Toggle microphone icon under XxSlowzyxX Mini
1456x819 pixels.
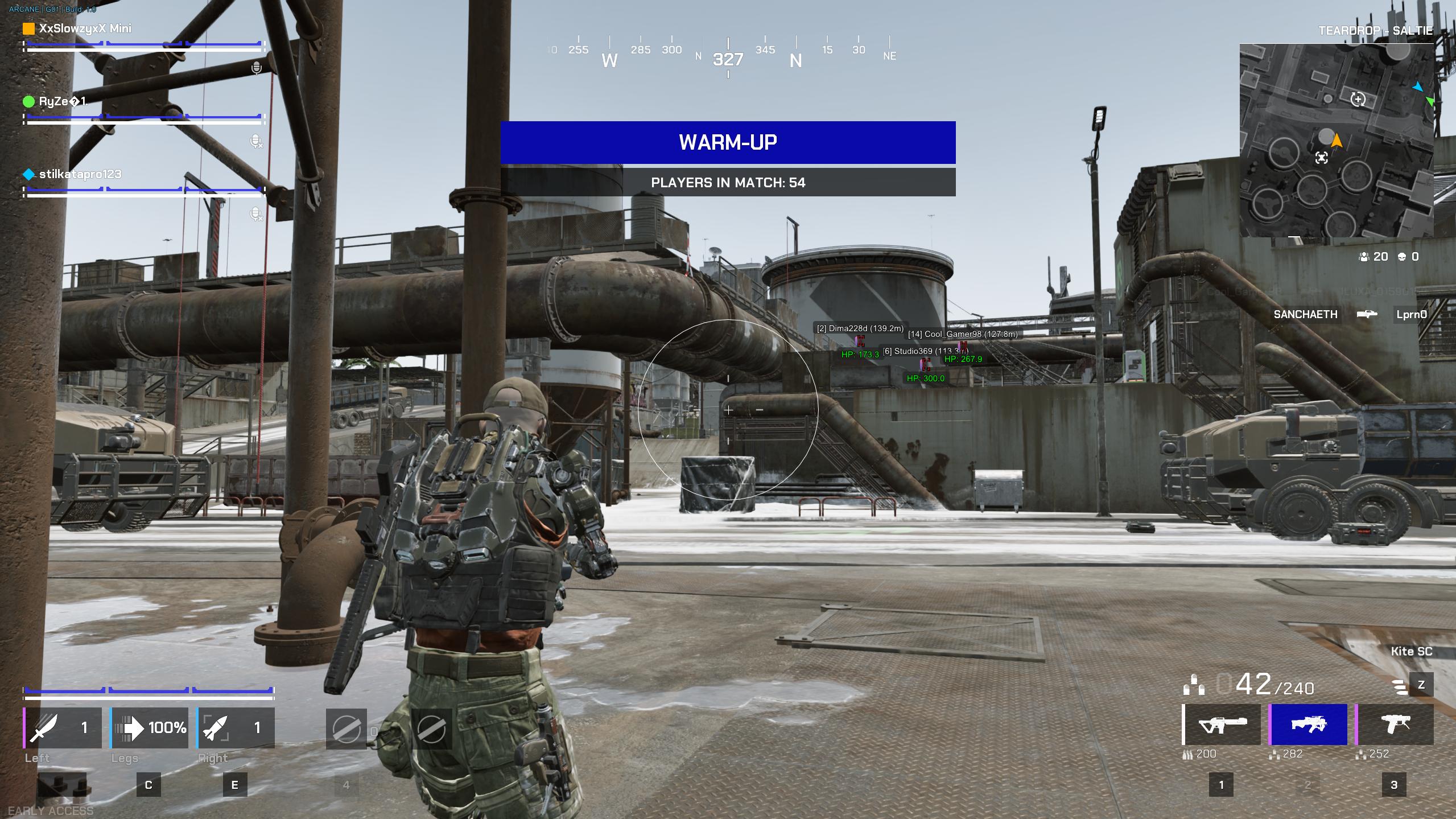pos(257,68)
